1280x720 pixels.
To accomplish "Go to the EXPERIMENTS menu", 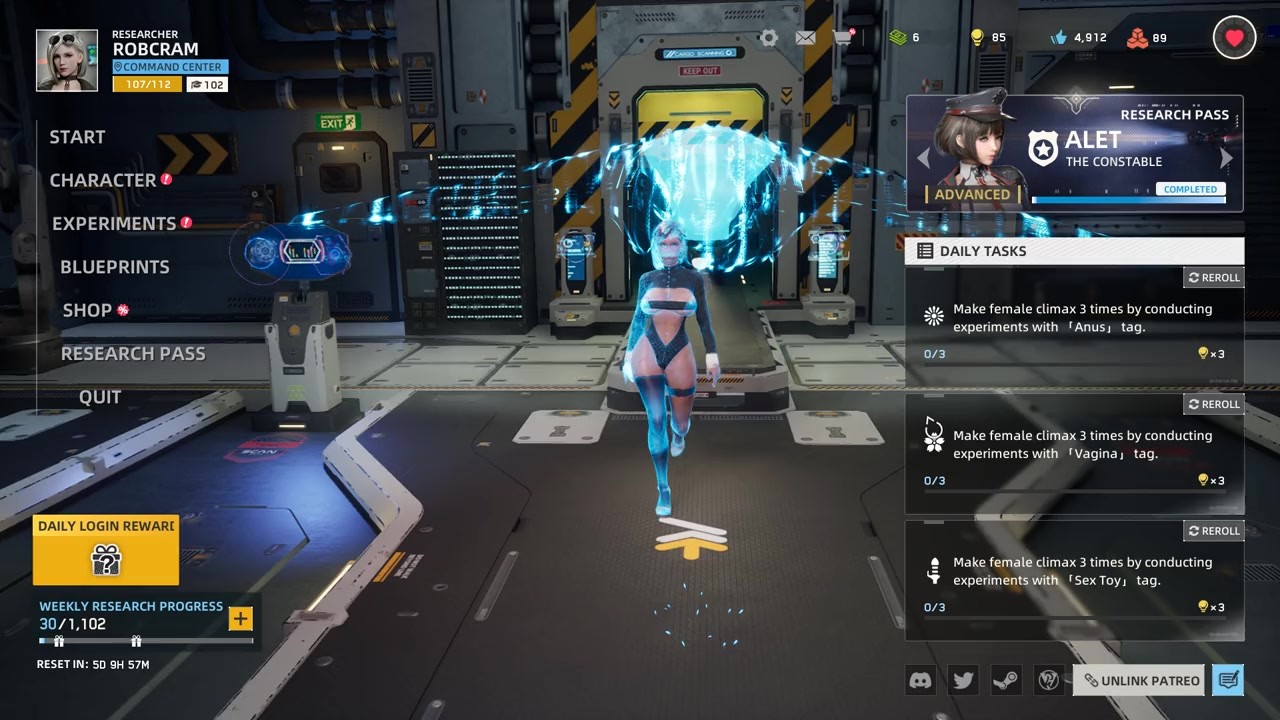I will coord(114,224).
